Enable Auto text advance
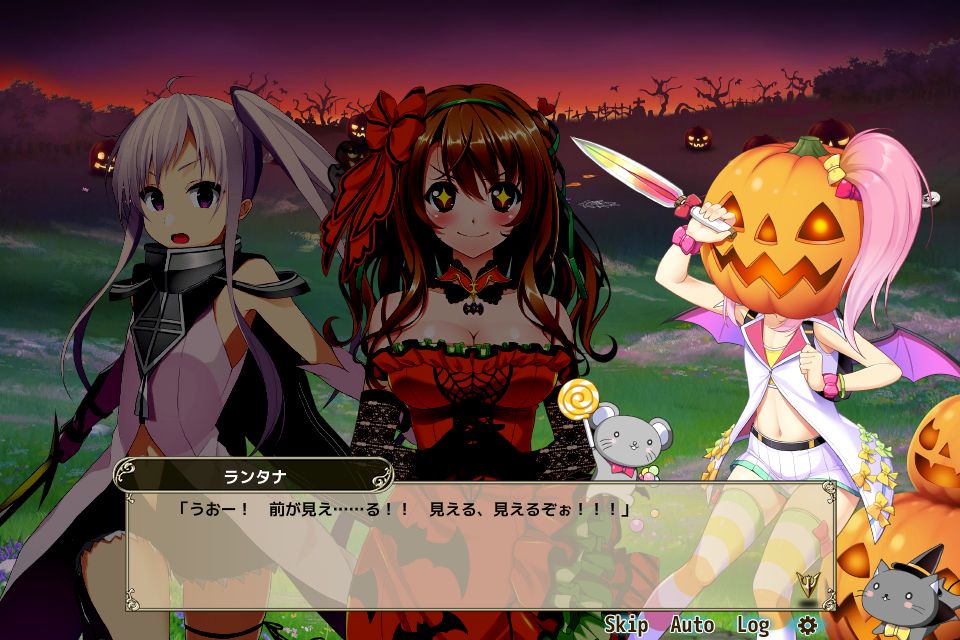The image size is (960, 640). tap(692, 625)
